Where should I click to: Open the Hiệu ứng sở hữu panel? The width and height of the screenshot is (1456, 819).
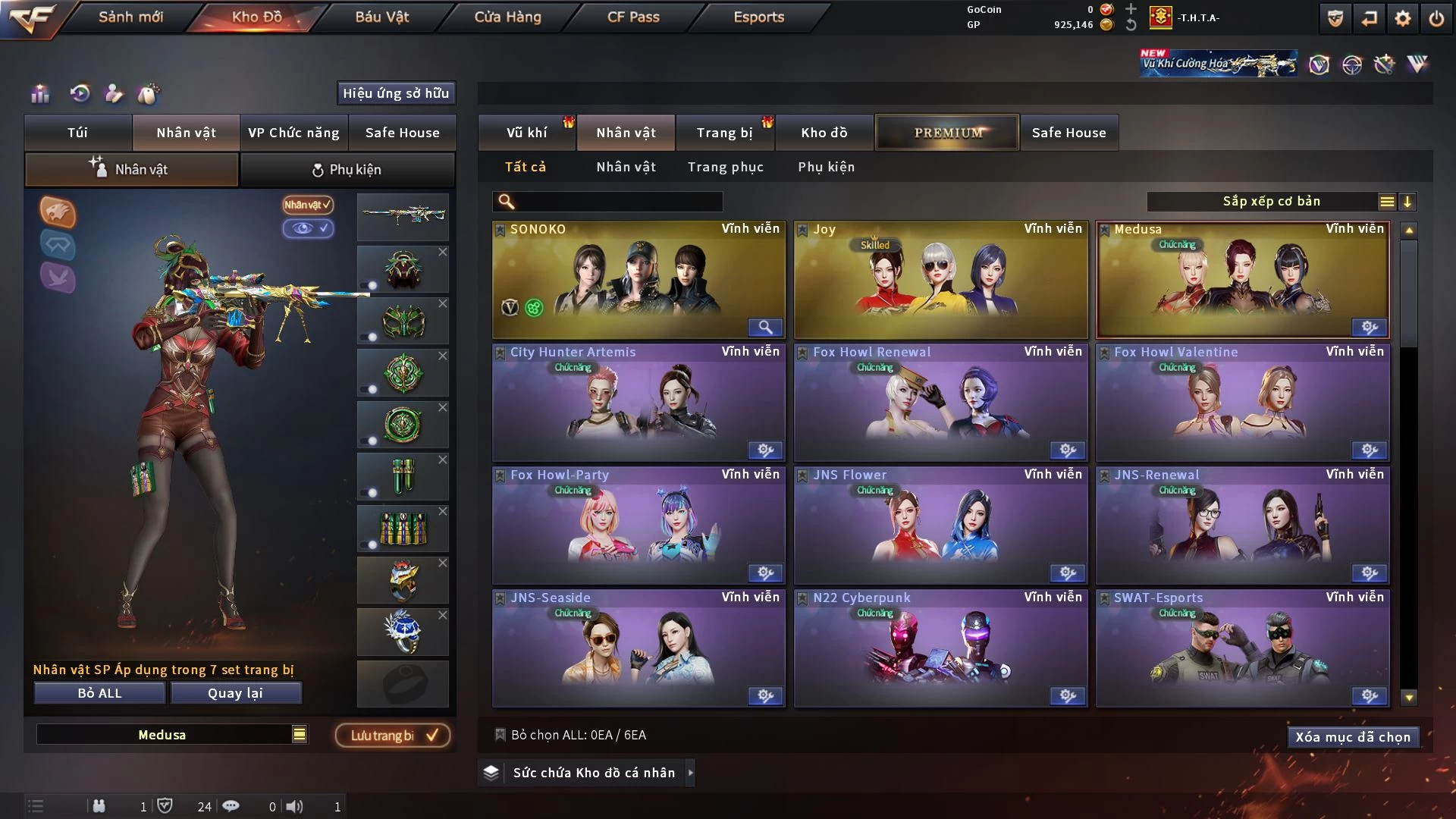coord(396,93)
